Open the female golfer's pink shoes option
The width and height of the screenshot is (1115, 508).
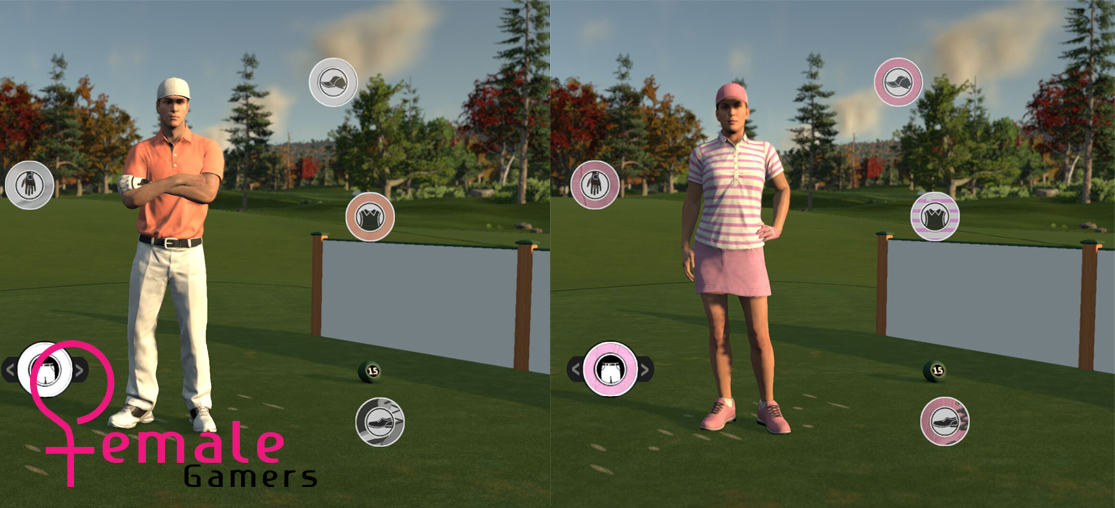945,422
